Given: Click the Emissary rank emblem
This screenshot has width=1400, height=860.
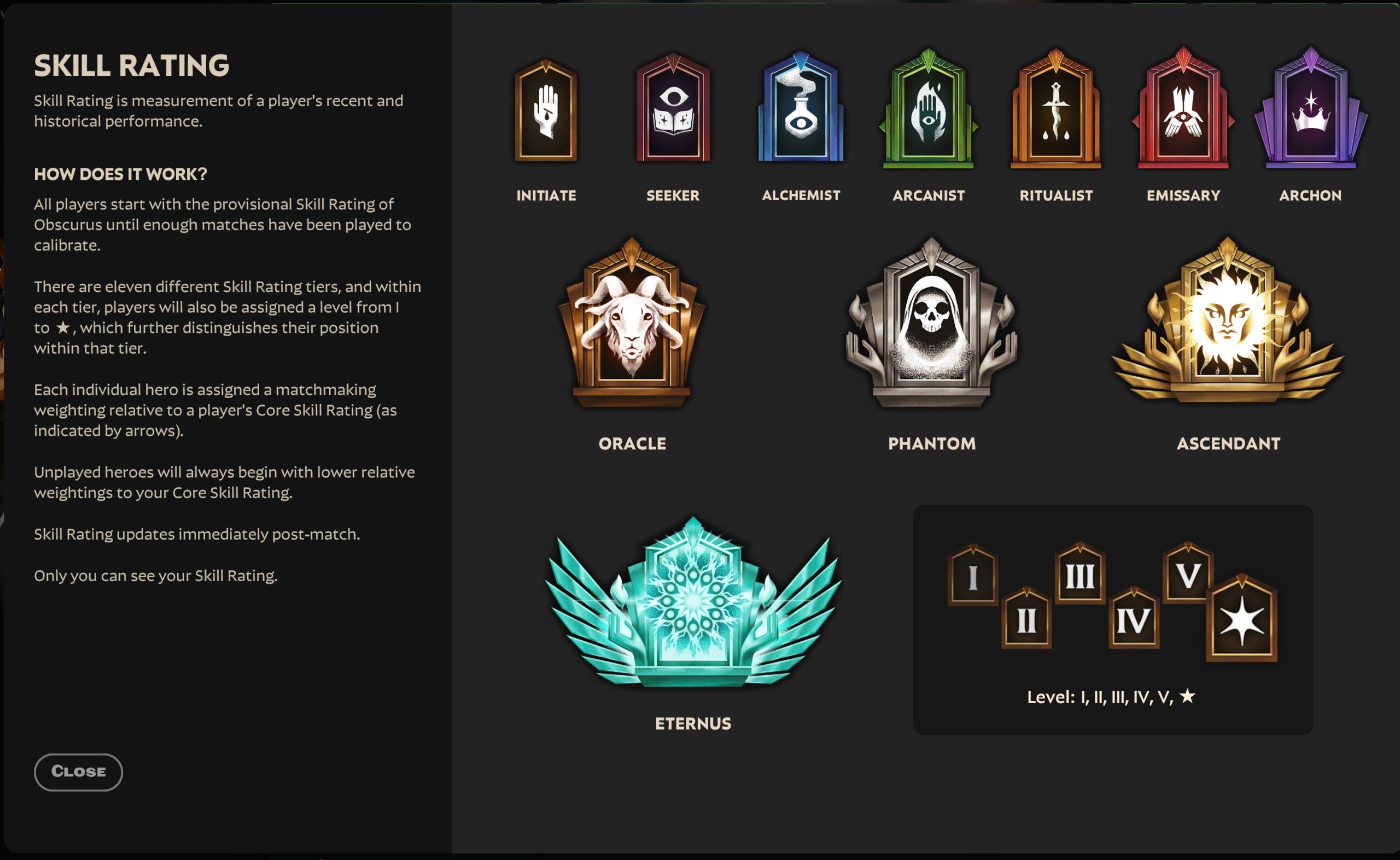Looking at the screenshot, I should tap(1183, 113).
